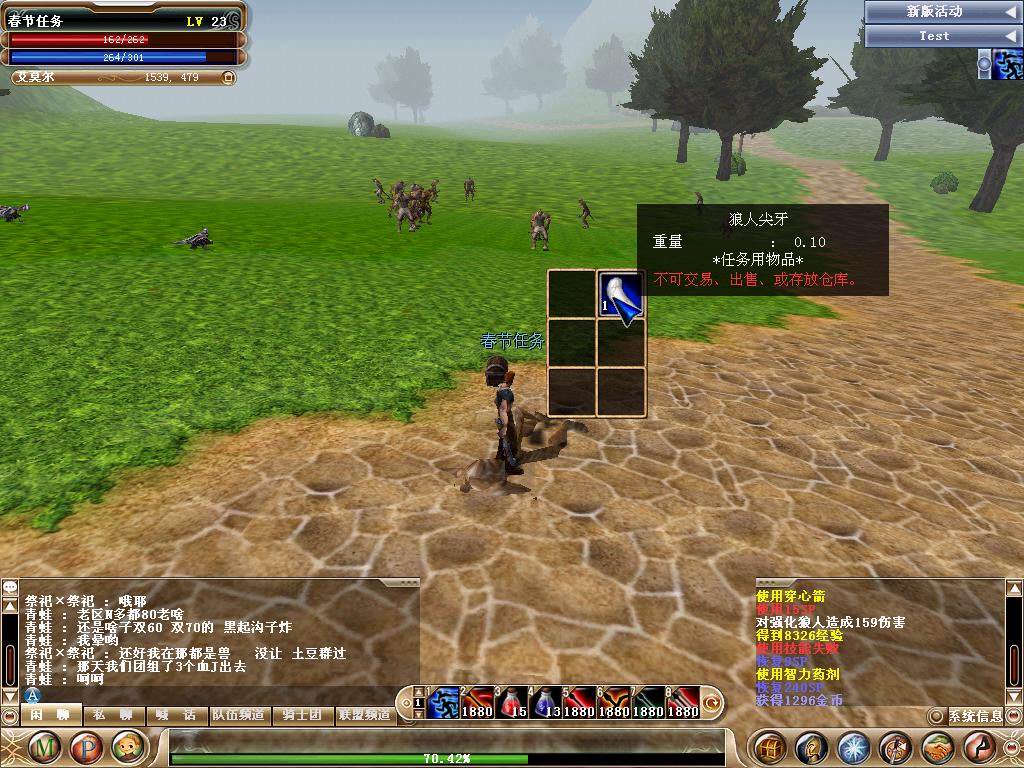Open the character portrait face button
The image size is (1024, 768).
[128, 747]
